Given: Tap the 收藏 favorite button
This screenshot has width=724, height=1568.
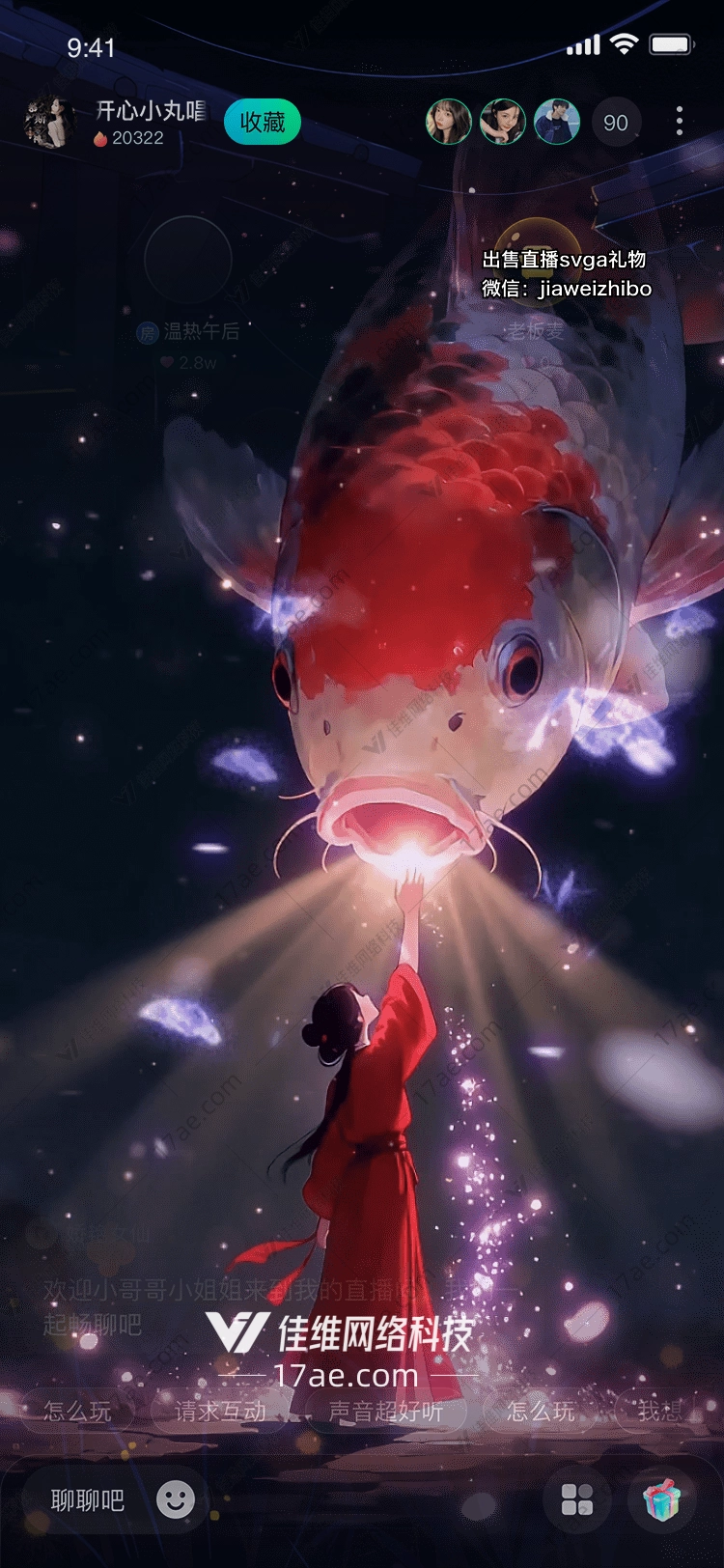Looking at the screenshot, I should pyautogui.click(x=263, y=123).
